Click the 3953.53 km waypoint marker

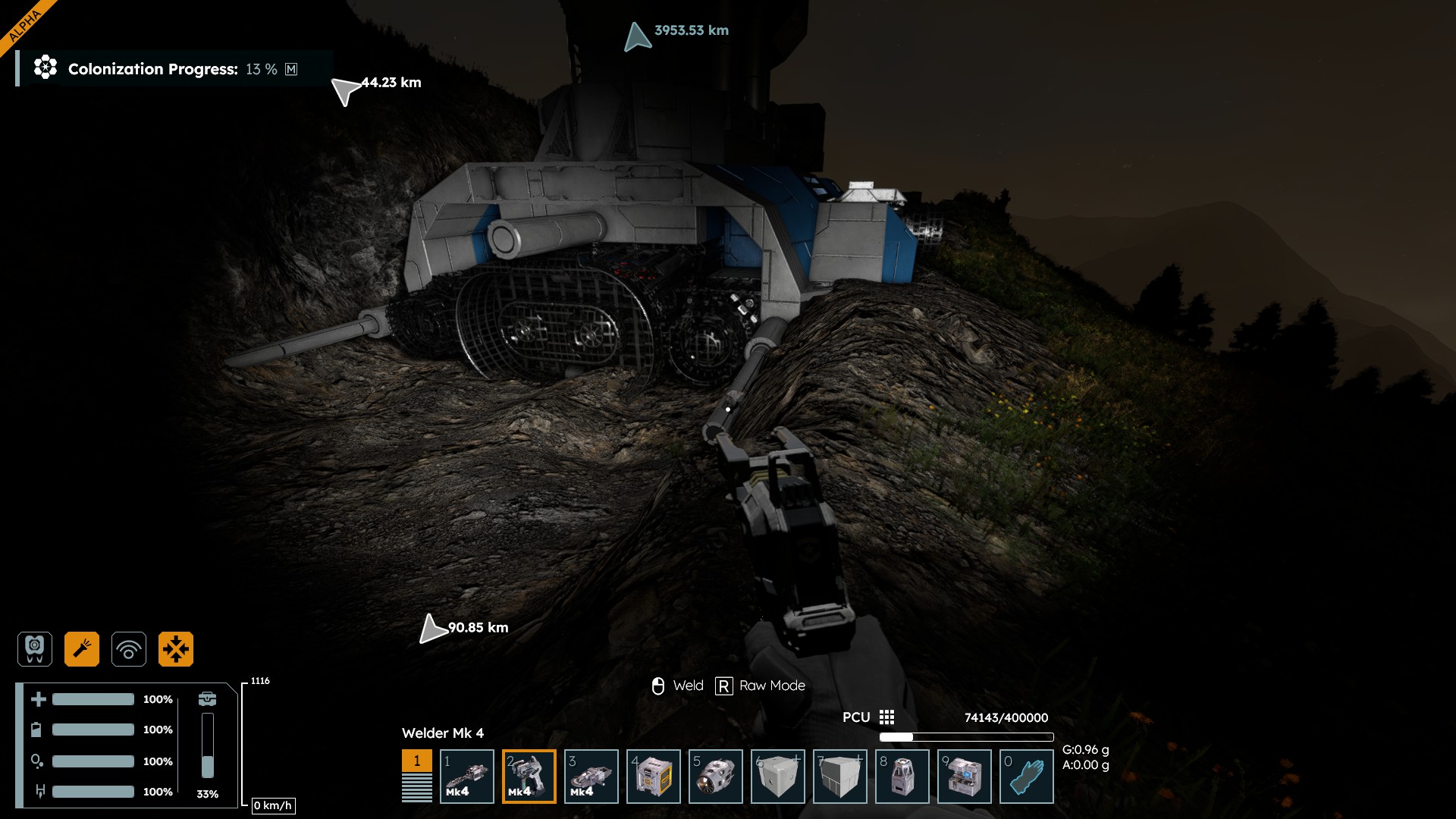click(638, 36)
